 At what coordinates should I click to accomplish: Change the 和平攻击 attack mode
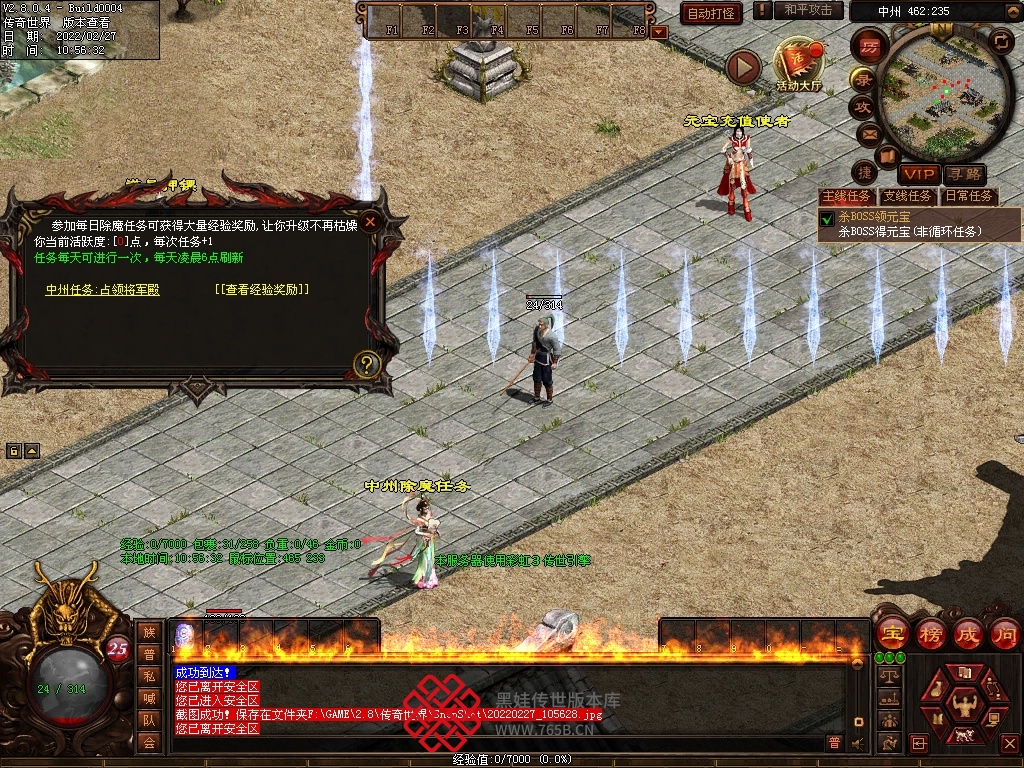coord(808,11)
